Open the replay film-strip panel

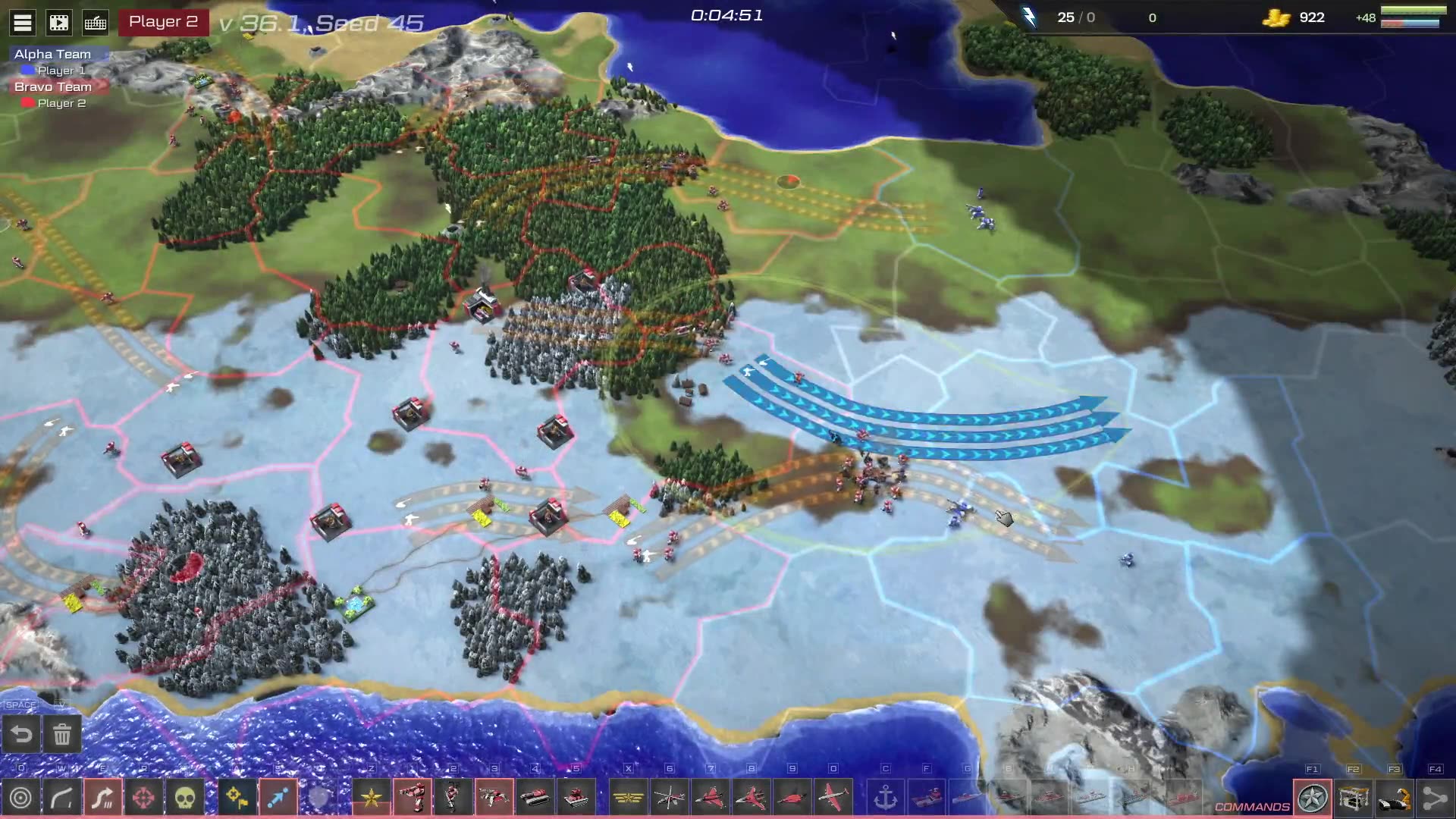click(59, 23)
